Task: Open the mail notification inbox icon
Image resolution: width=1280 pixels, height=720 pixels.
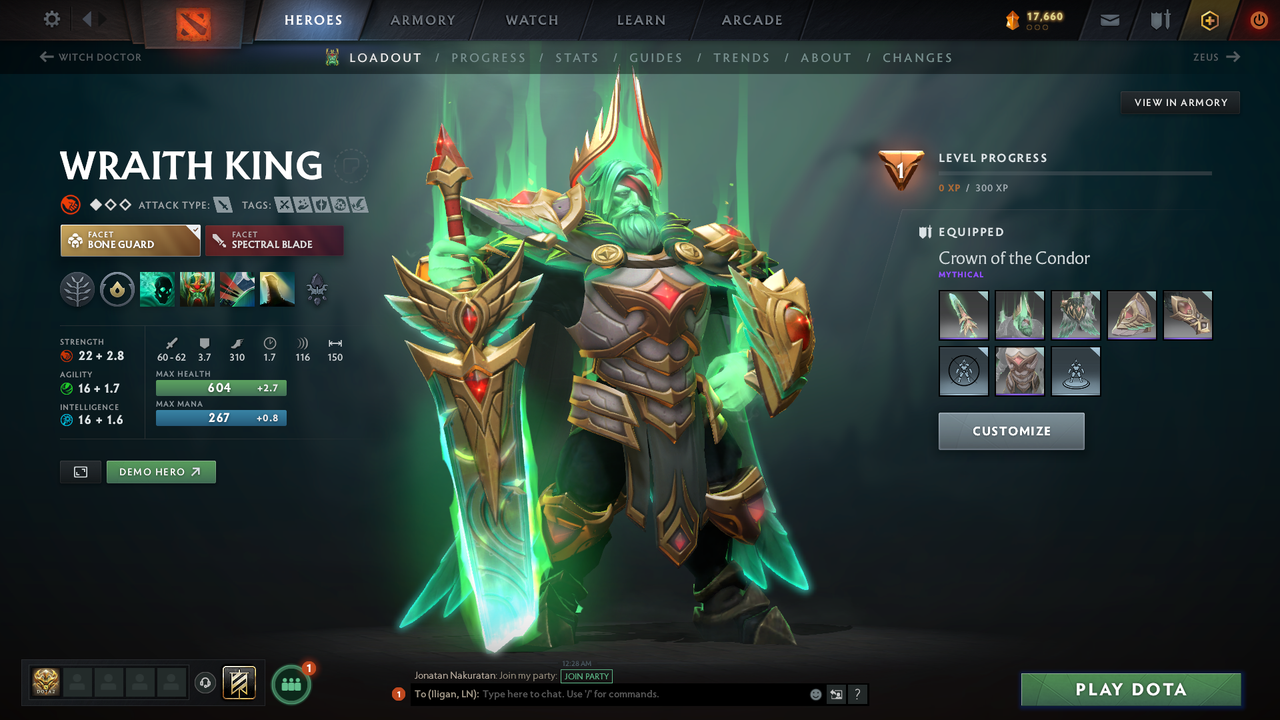Action: click(x=1108, y=19)
